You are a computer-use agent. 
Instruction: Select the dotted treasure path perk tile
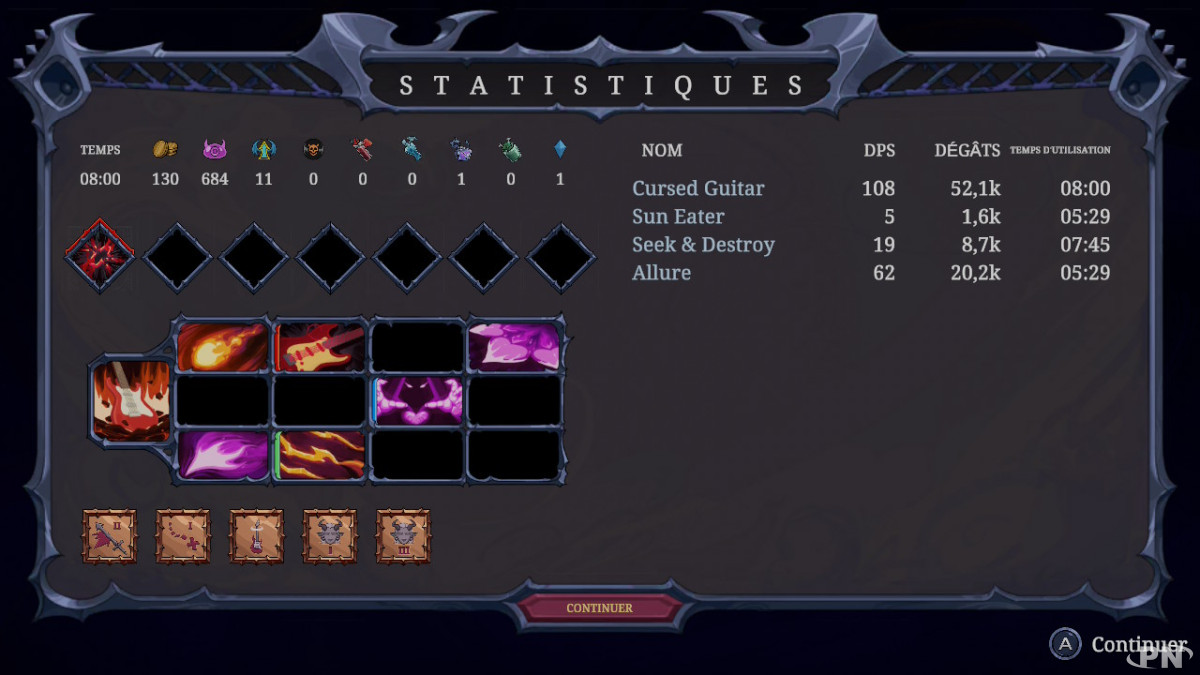click(x=183, y=537)
